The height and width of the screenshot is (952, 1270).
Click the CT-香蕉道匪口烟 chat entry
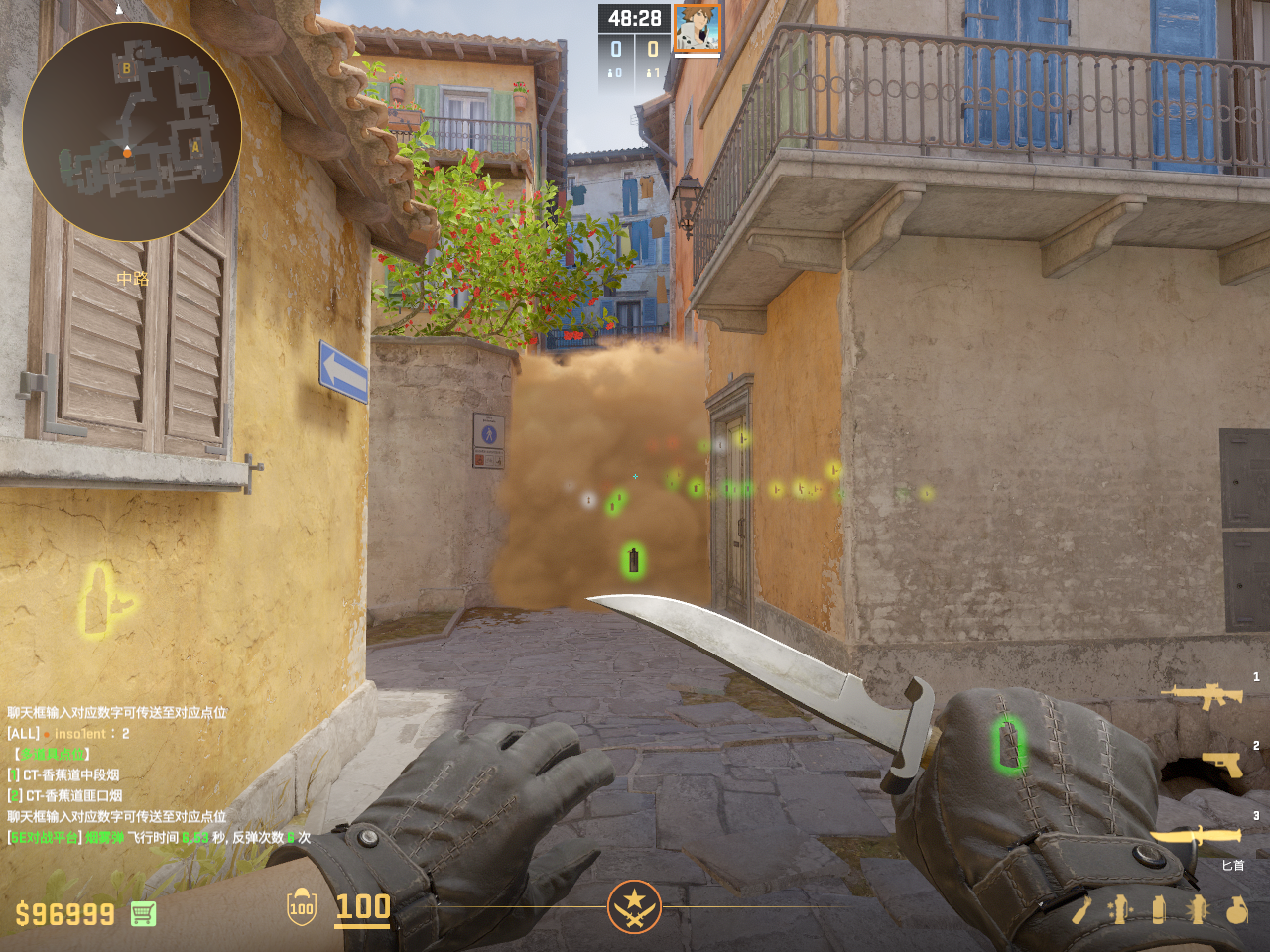click(x=71, y=795)
